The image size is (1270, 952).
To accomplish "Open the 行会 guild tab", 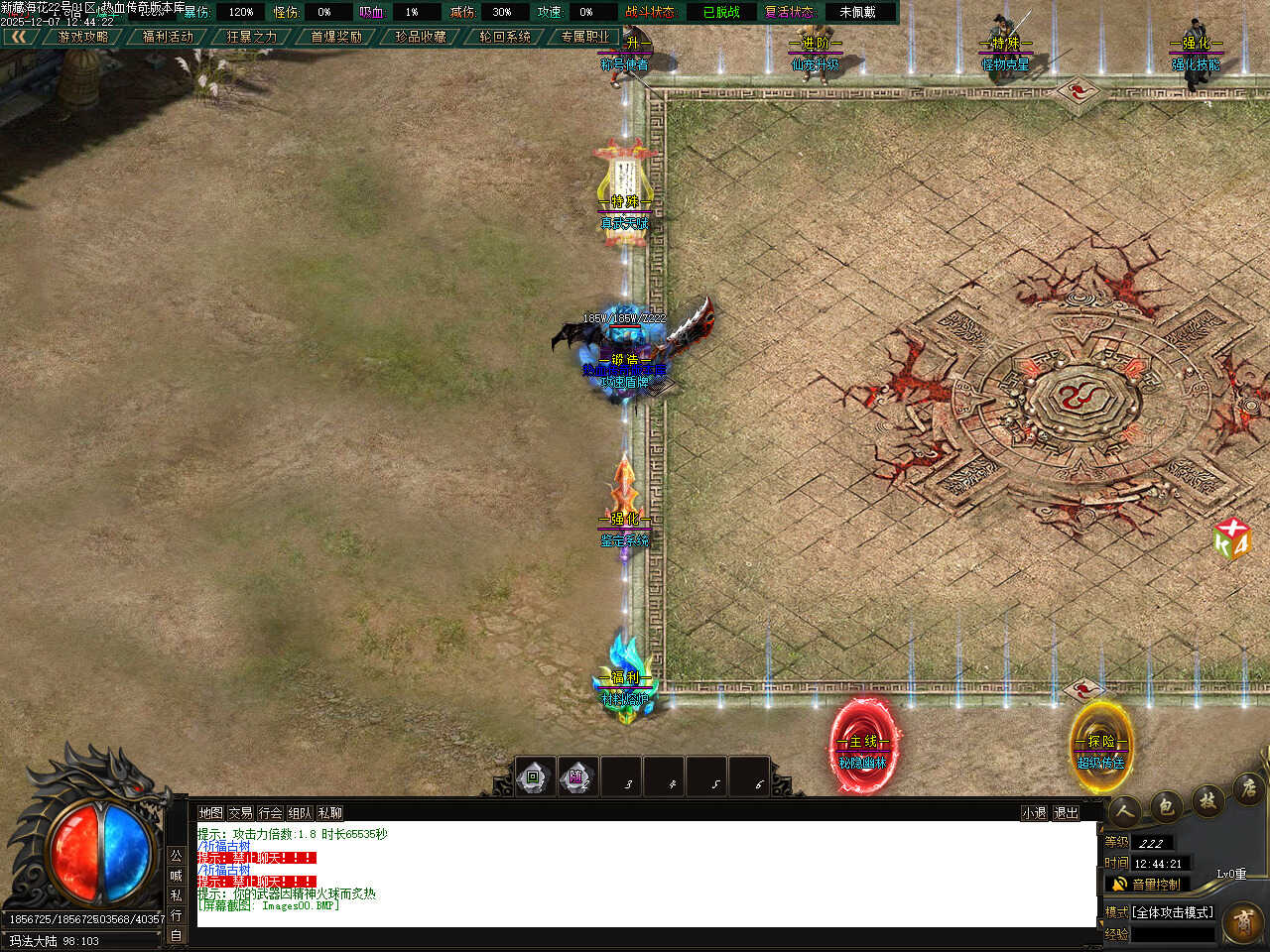I will [270, 812].
